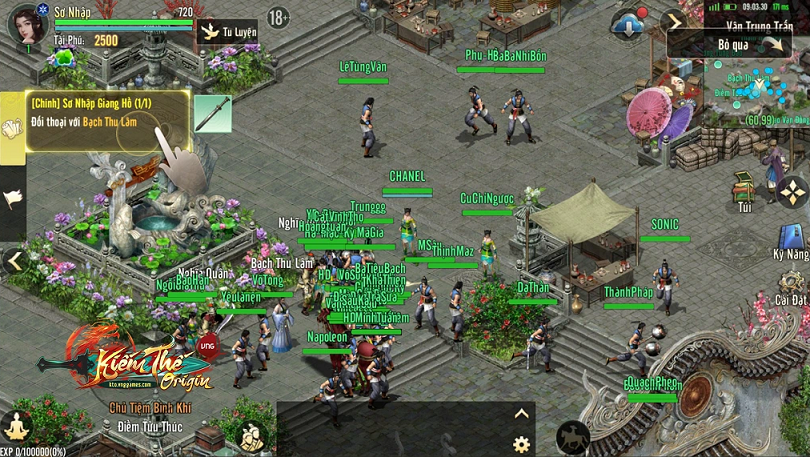The width and height of the screenshot is (810, 457).
Task: Open the Tu Luyện training button
Action: (x=227, y=31)
